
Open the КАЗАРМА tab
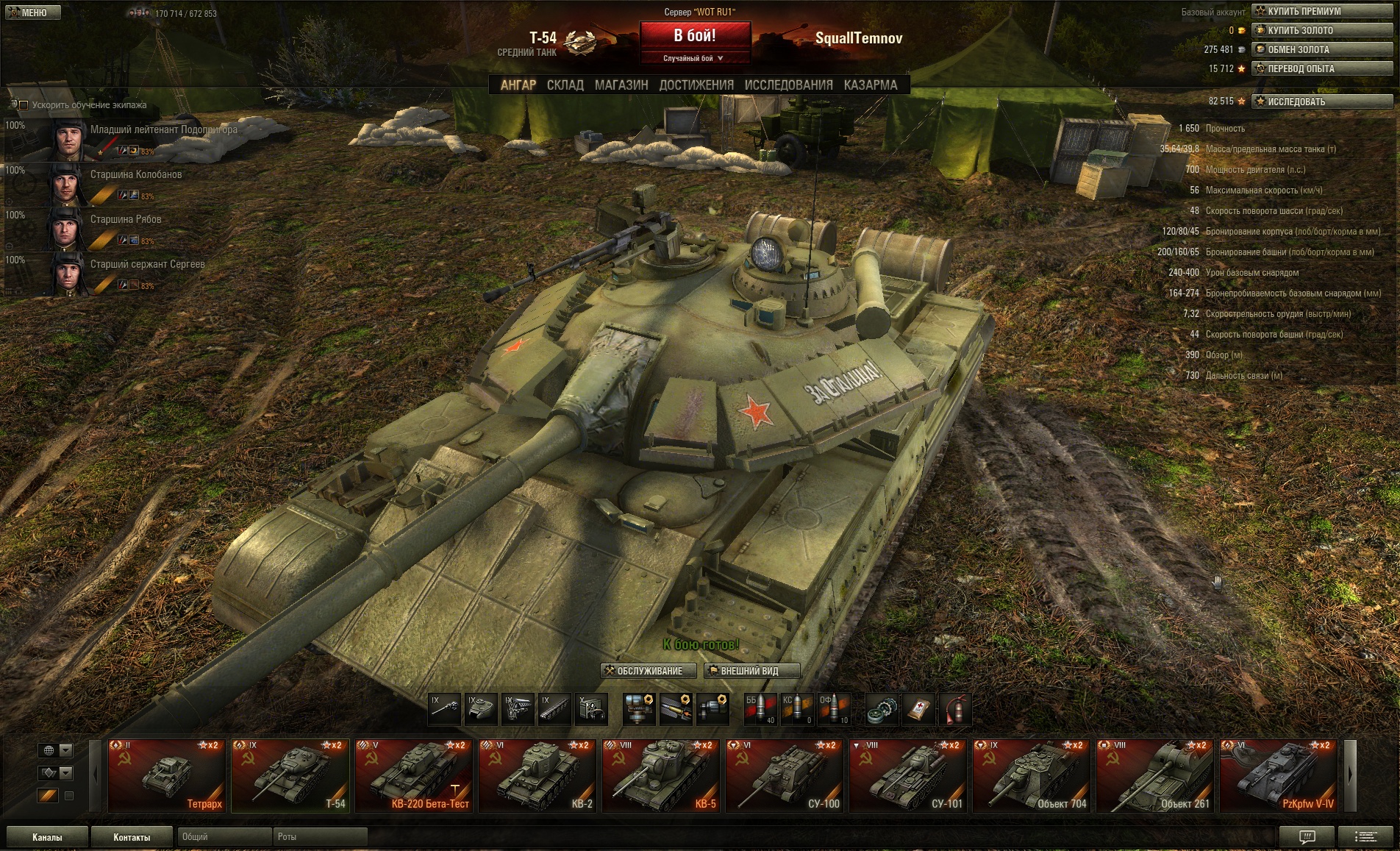[871, 85]
